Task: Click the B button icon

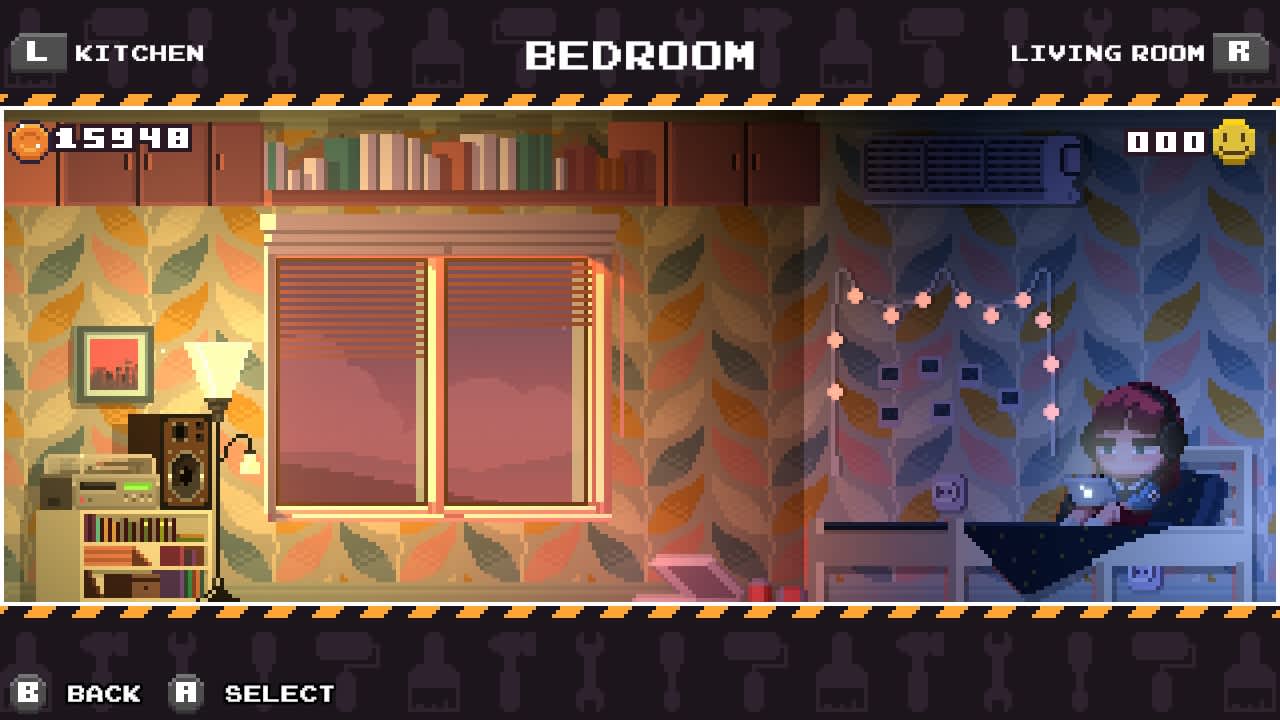Action: click(30, 692)
